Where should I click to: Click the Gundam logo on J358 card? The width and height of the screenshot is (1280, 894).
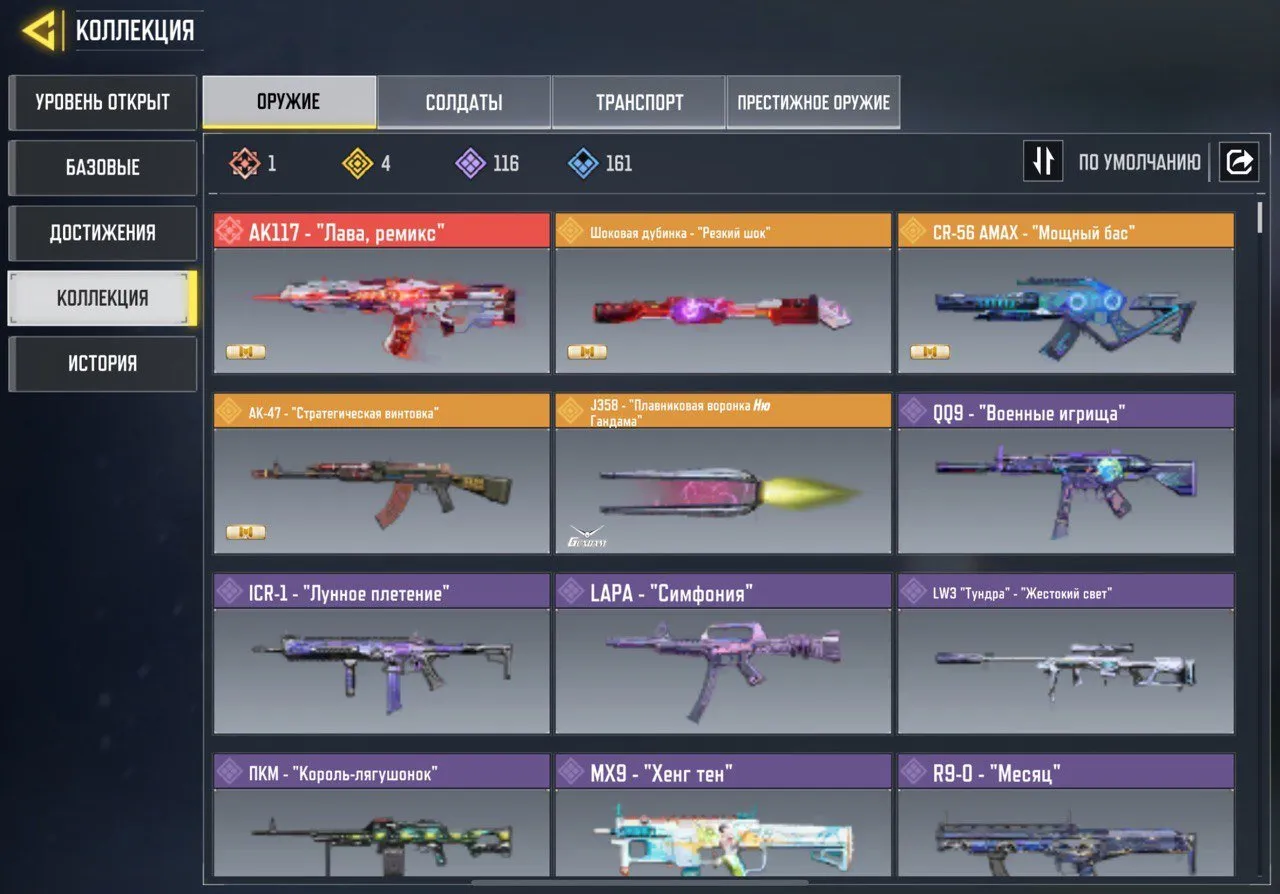(x=587, y=534)
